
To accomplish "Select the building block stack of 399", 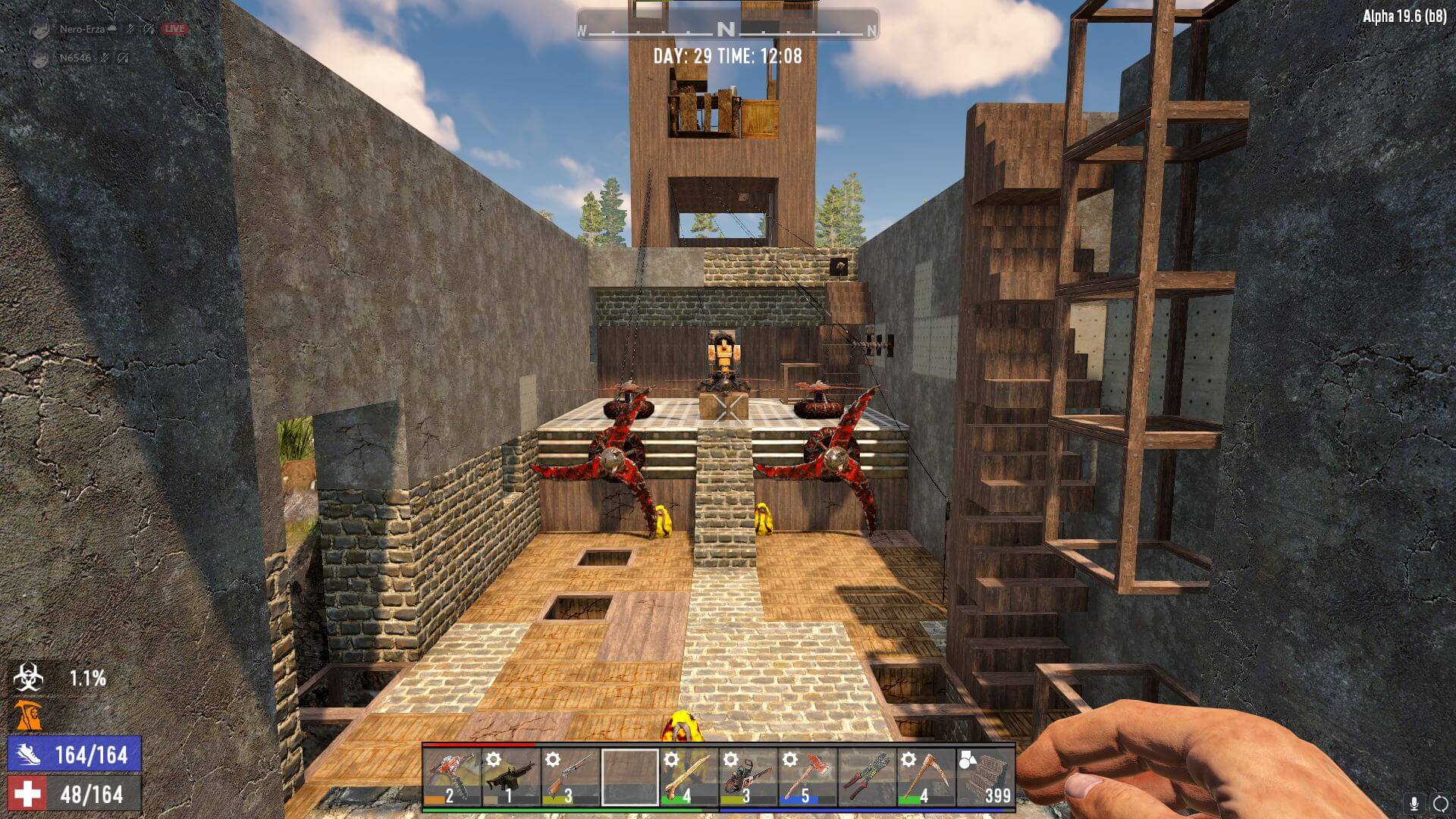I will [x=985, y=777].
